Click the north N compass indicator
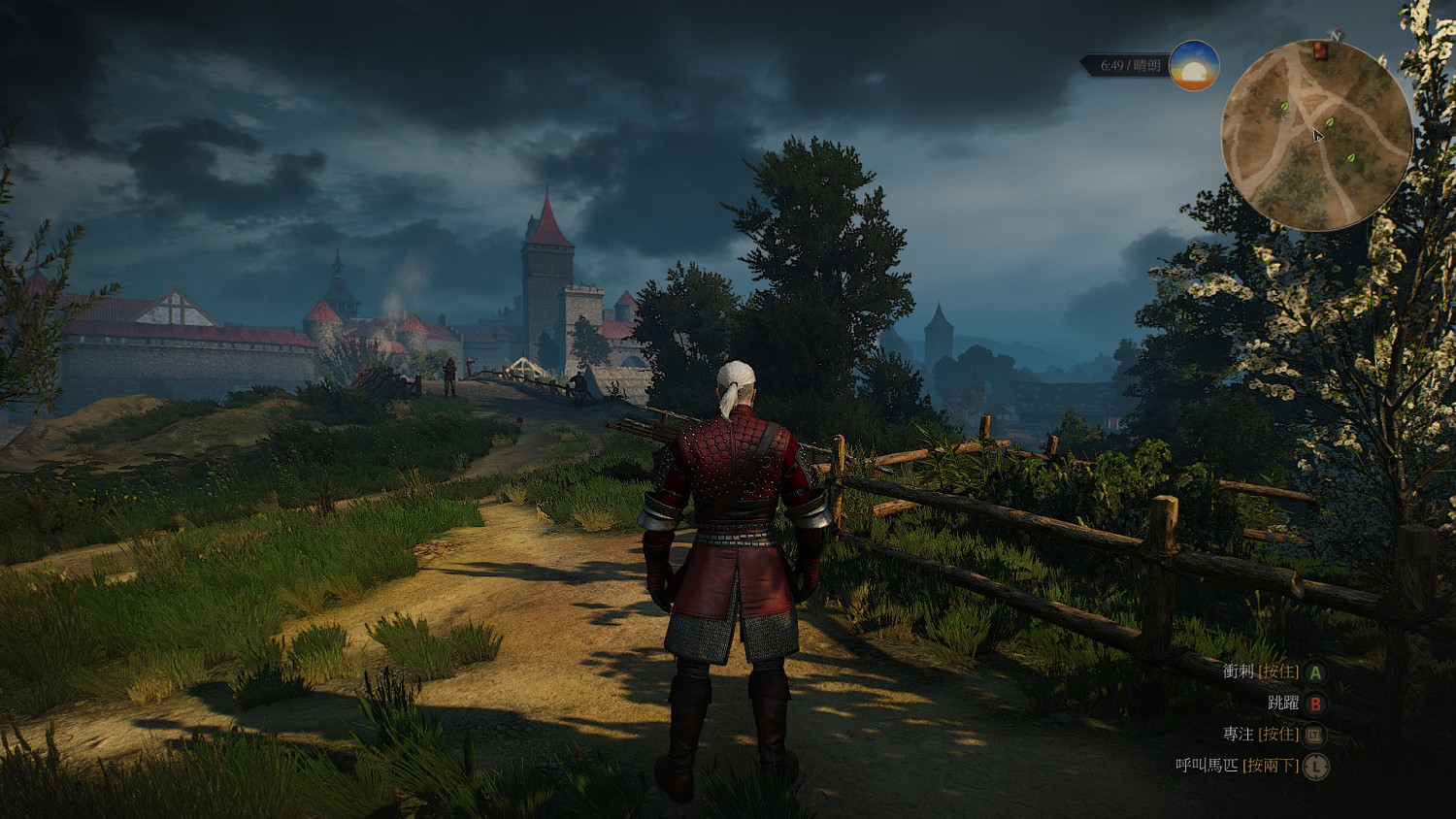 [1336, 36]
